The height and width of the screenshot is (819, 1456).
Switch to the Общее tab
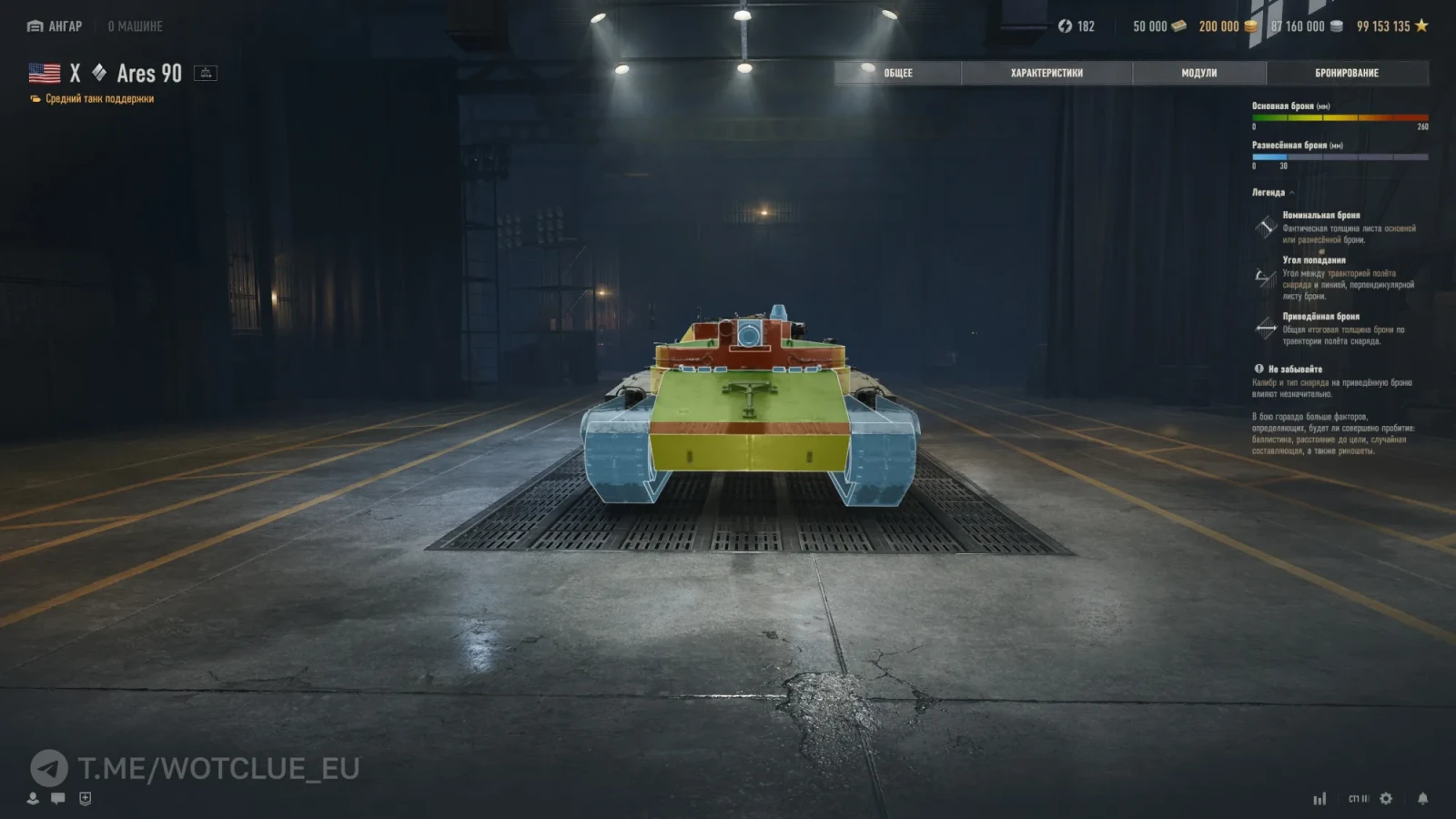click(x=897, y=73)
